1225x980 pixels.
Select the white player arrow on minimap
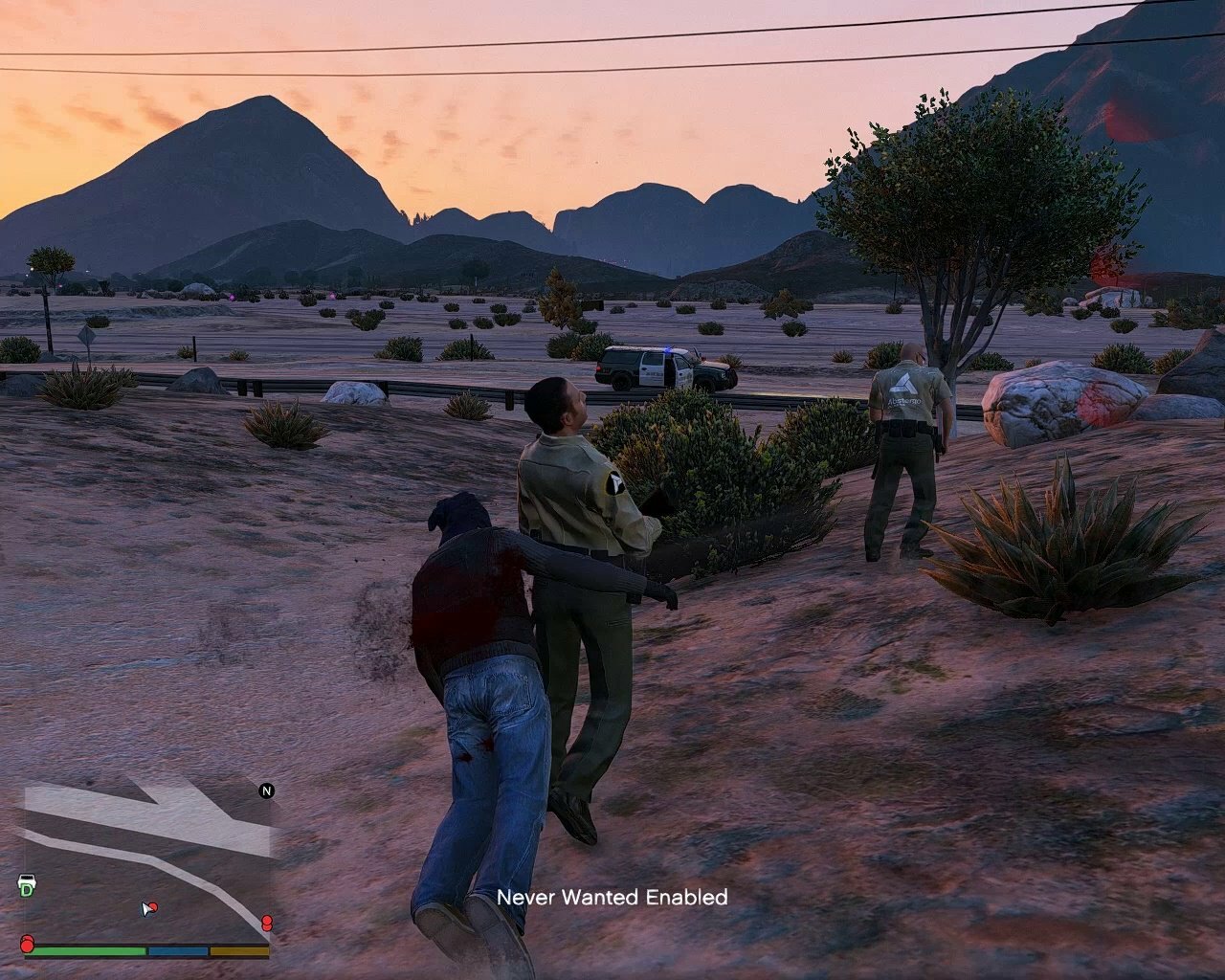[147, 908]
